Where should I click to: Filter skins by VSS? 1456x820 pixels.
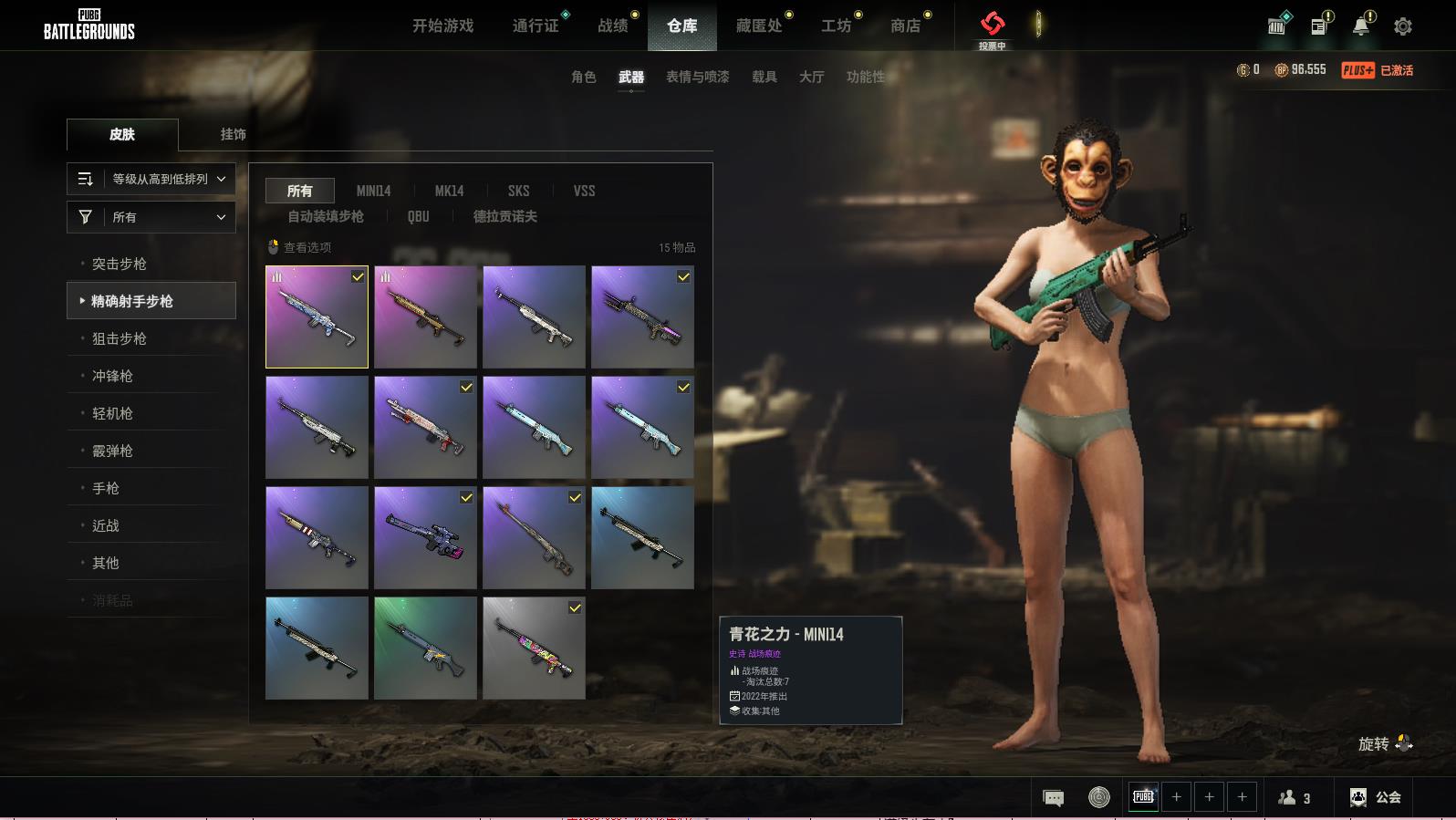point(584,191)
